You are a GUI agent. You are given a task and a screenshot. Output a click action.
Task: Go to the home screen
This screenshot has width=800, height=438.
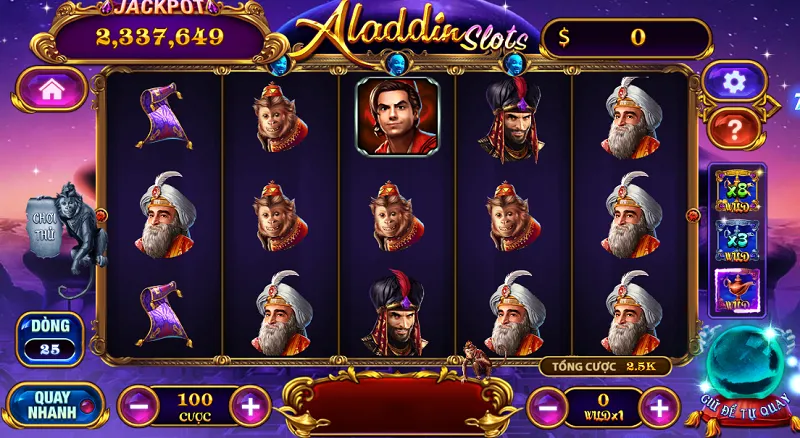point(52,89)
